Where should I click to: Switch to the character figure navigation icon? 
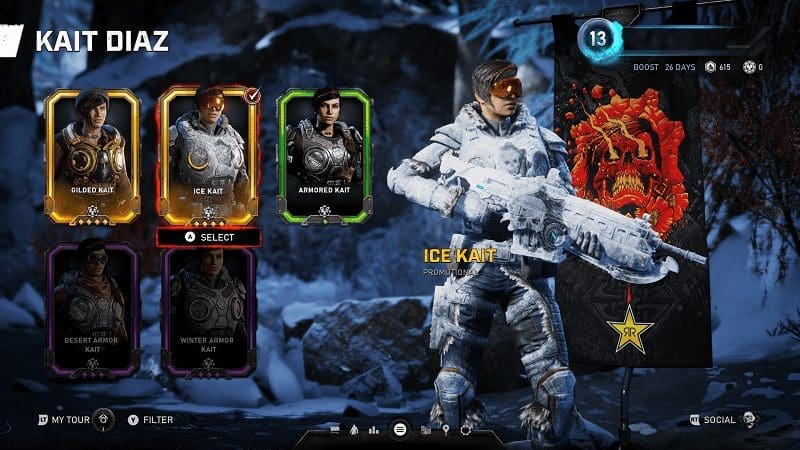tap(354, 430)
